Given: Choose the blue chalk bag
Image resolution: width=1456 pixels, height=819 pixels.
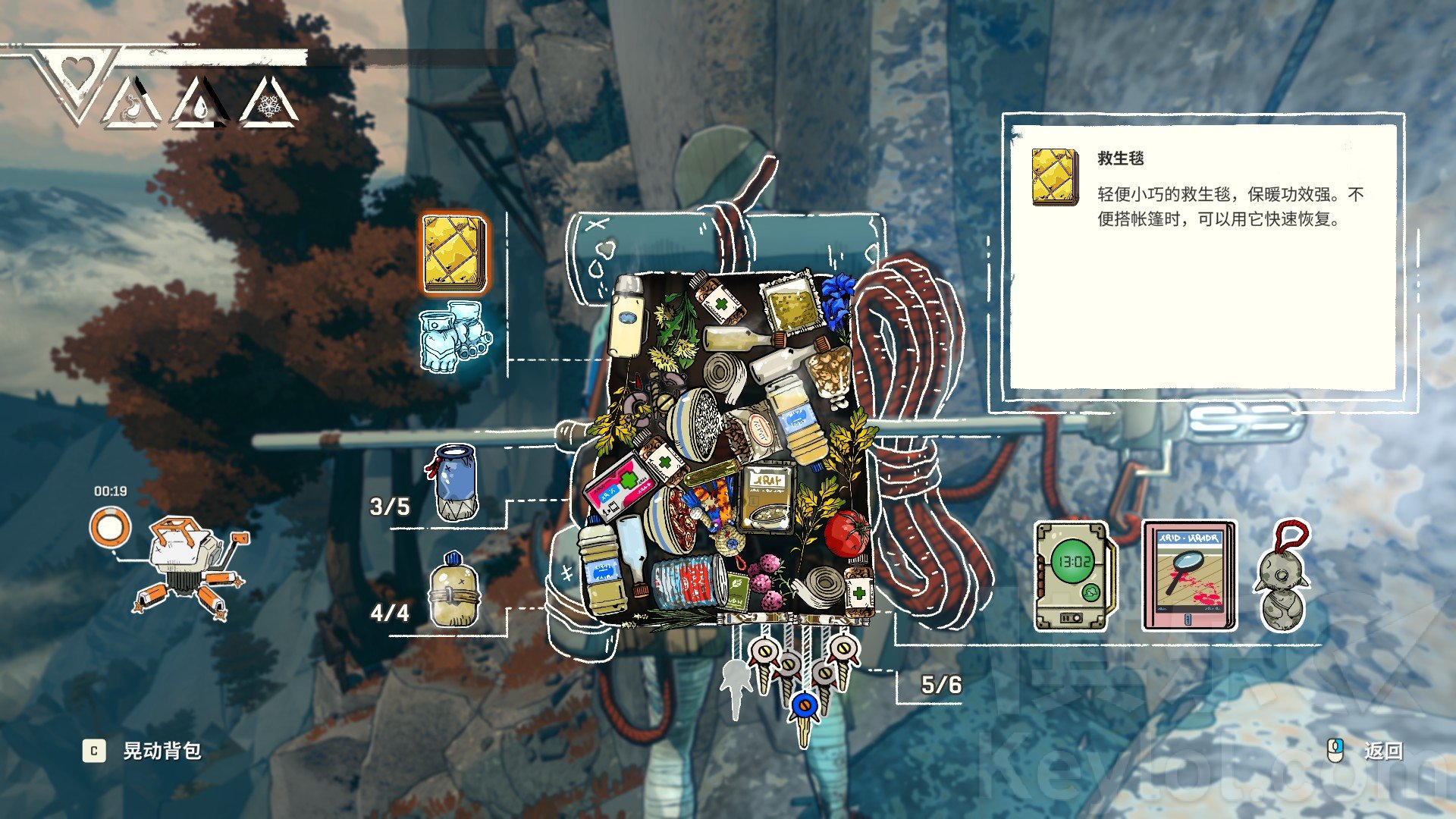Looking at the screenshot, I should [x=456, y=483].
